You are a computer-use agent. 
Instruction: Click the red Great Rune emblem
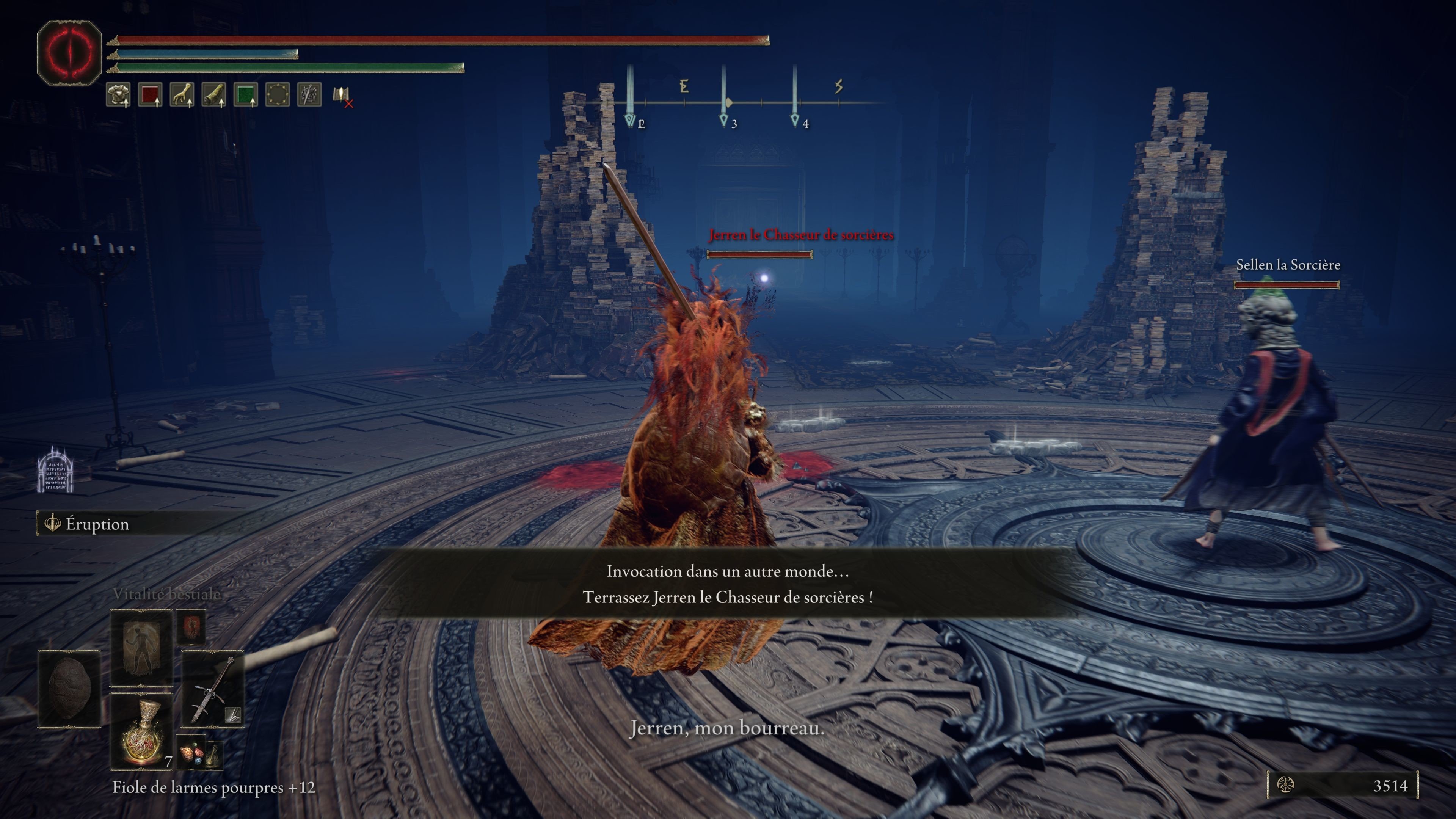tap(69, 53)
